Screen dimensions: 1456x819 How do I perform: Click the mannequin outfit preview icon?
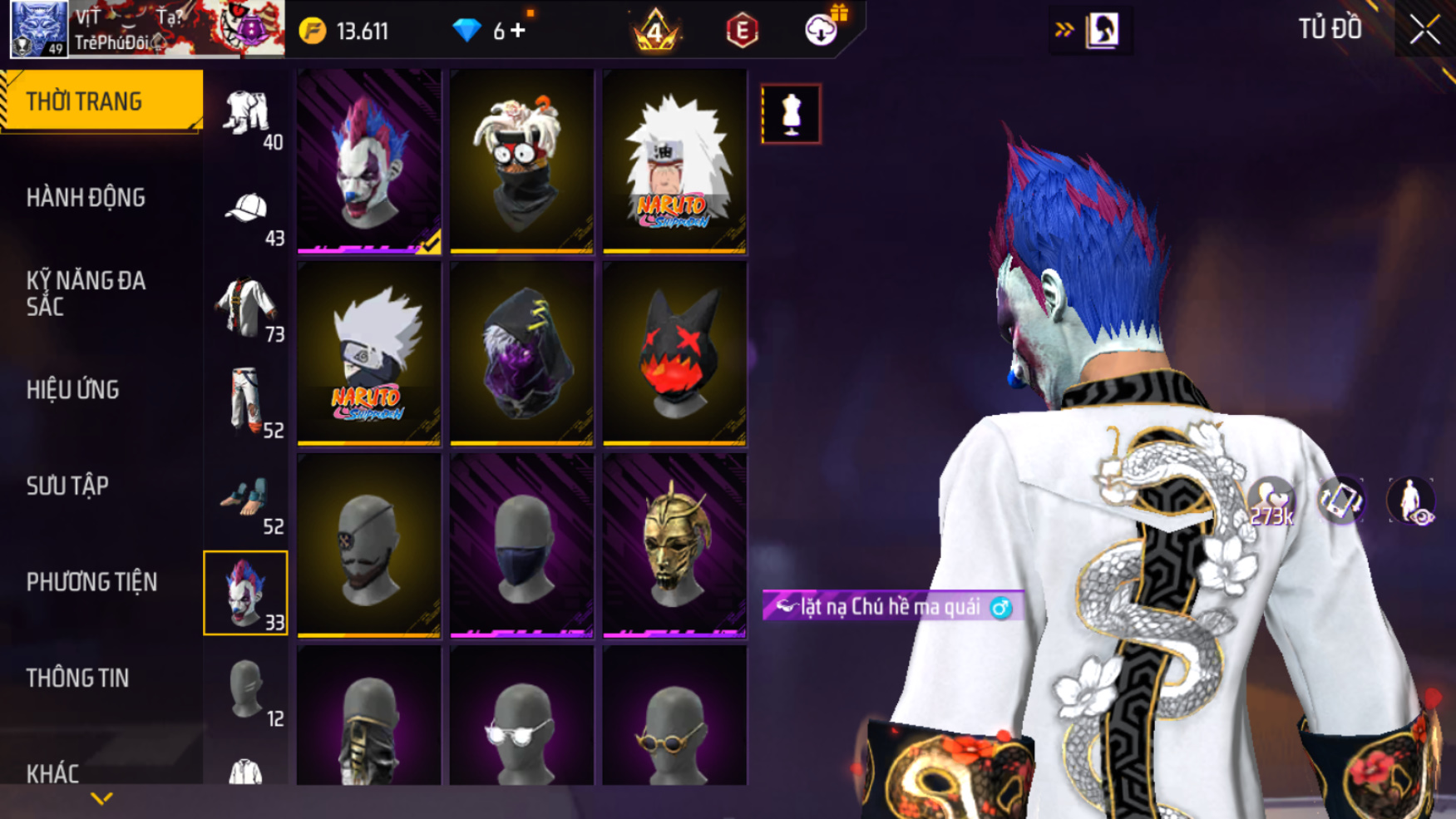click(791, 114)
